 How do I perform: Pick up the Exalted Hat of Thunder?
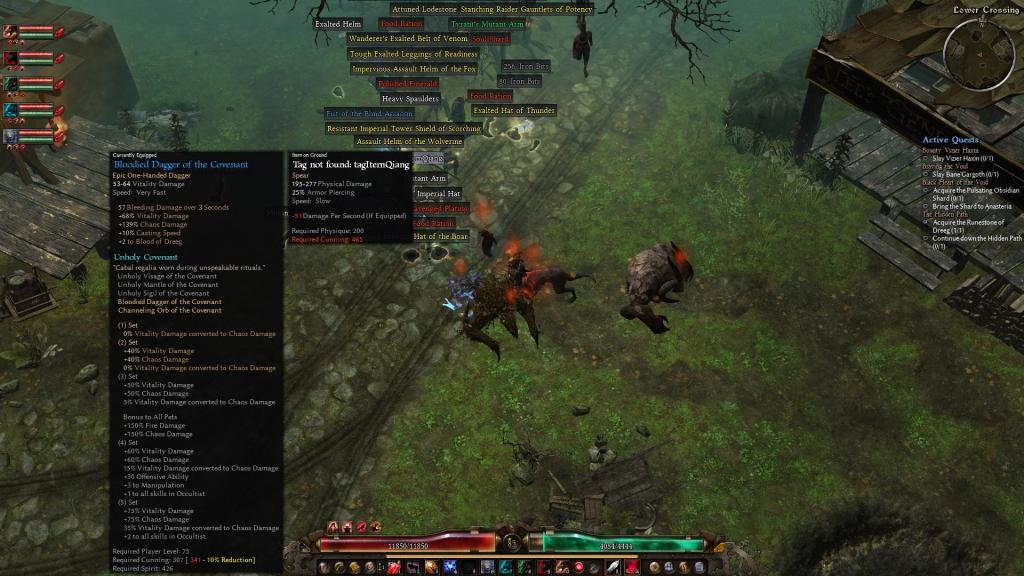coord(514,111)
